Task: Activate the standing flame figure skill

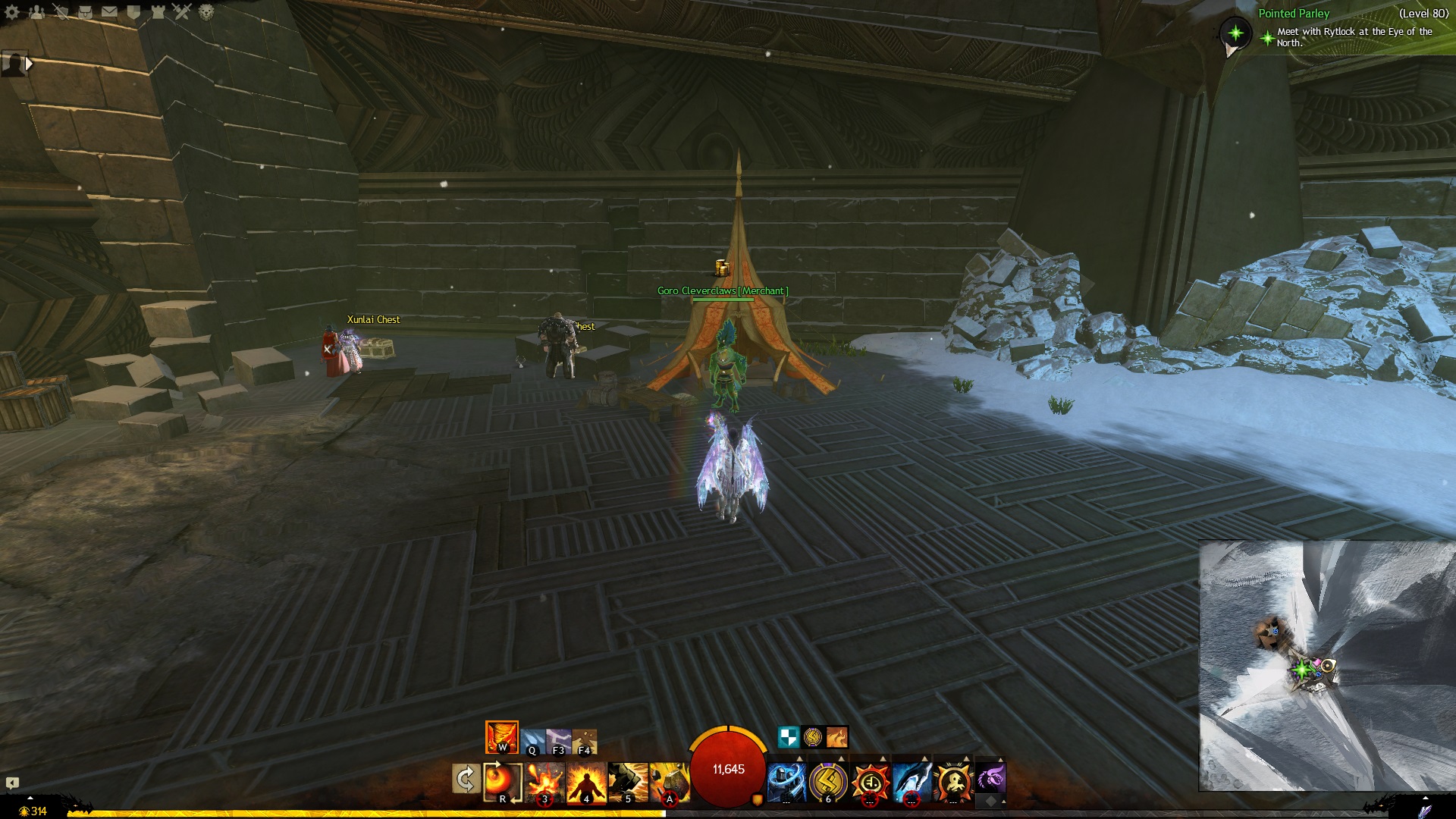Action: [x=585, y=782]
